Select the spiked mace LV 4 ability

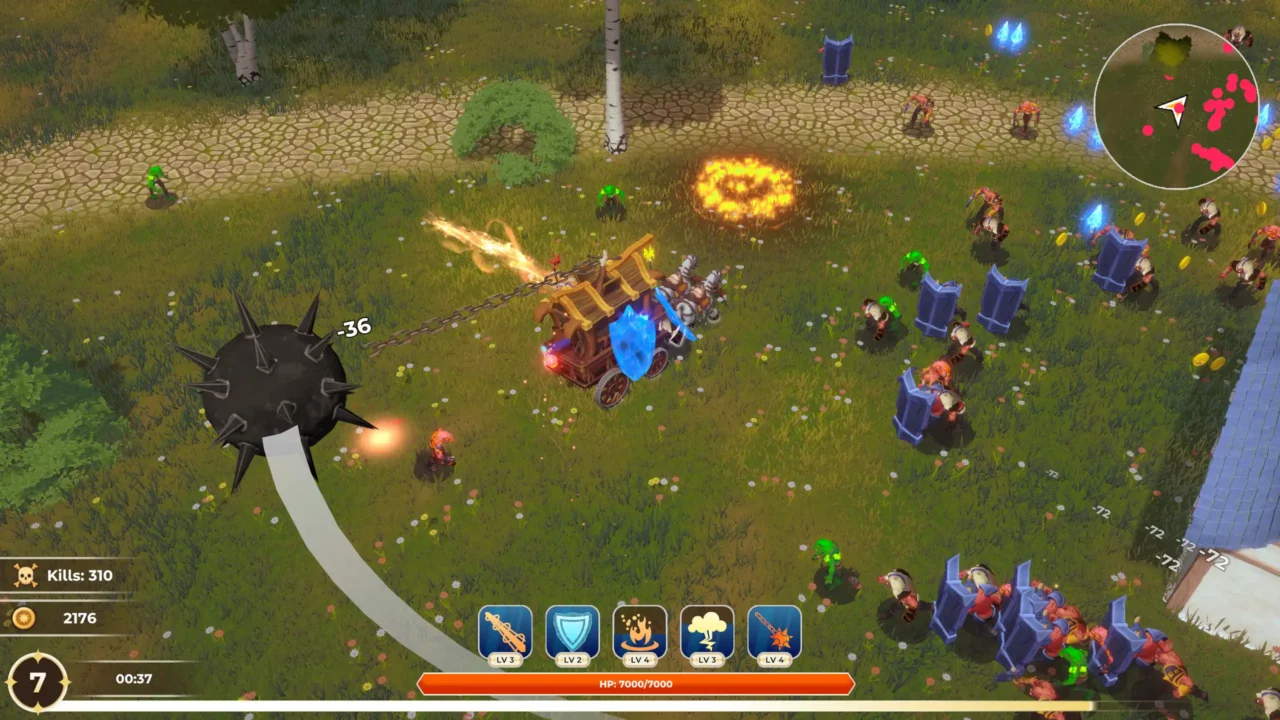[x=775, y=631]
